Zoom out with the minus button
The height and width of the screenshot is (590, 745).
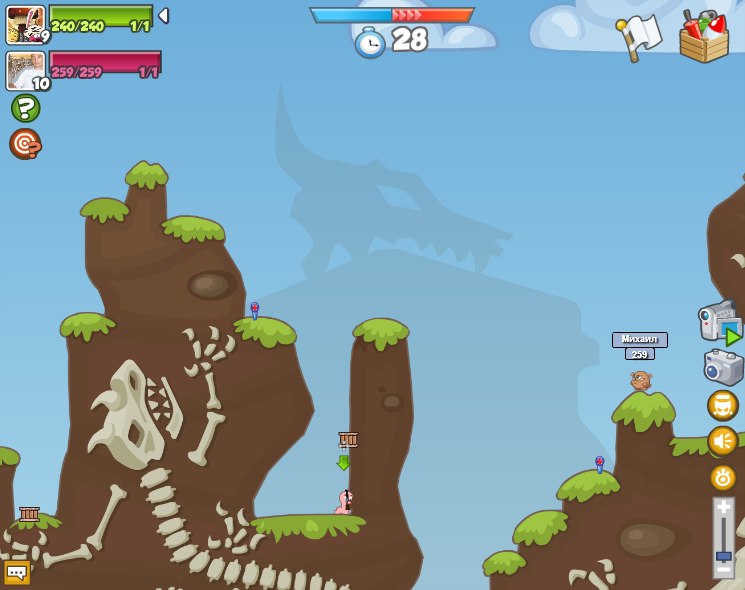click(x=723, y=571)
